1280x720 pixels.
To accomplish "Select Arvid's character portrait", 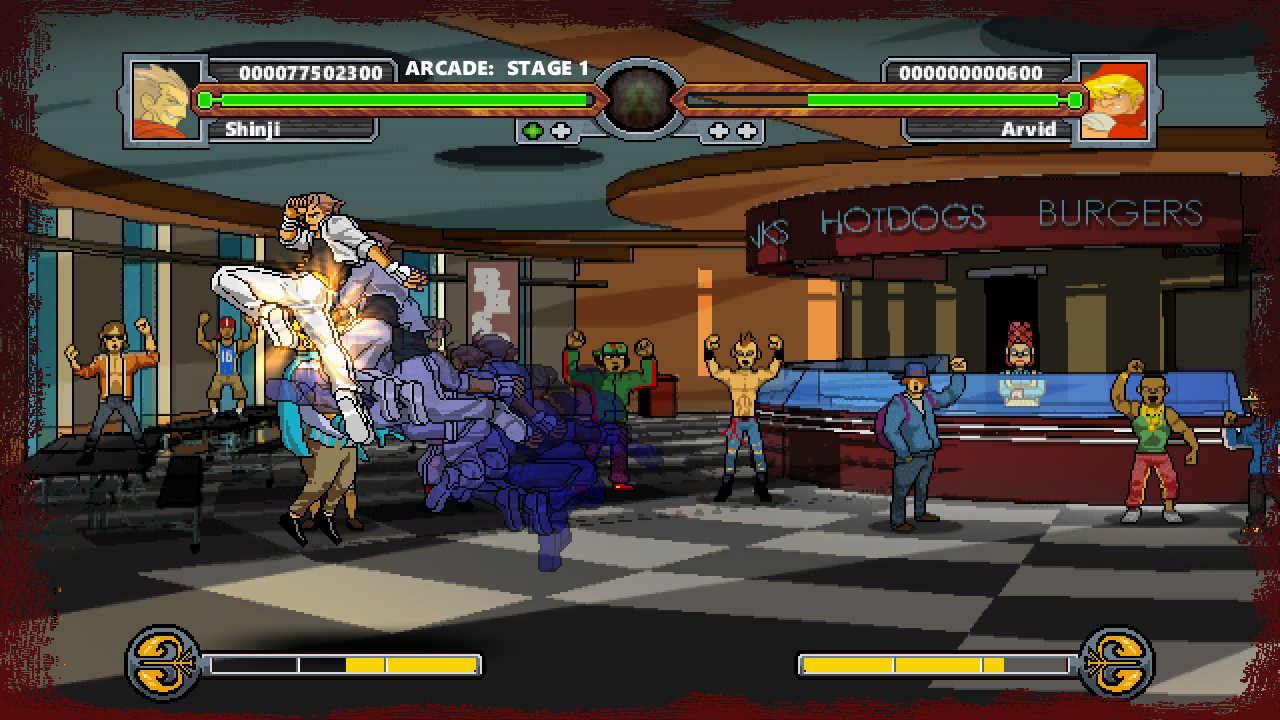I will click(1114, 100).
